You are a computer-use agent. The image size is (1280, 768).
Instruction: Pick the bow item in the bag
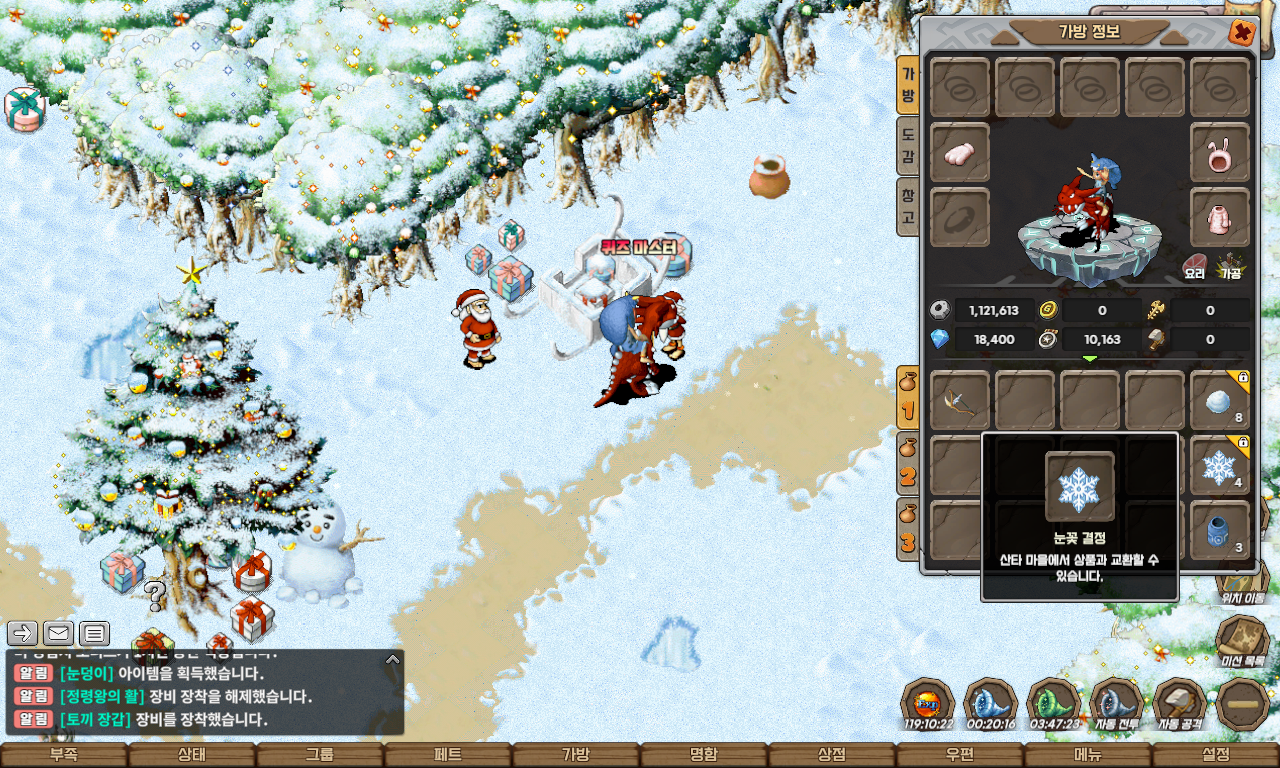960,401
